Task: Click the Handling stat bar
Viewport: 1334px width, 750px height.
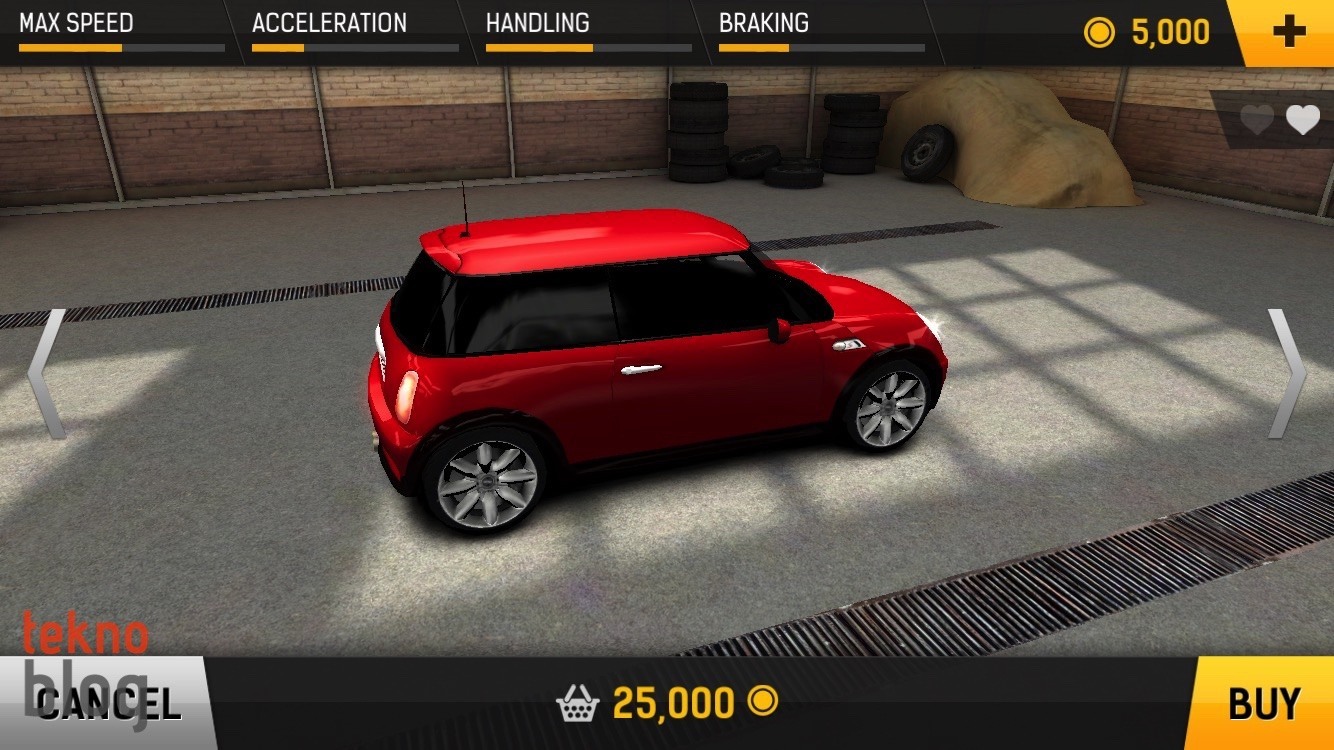Action: point(588,46)
